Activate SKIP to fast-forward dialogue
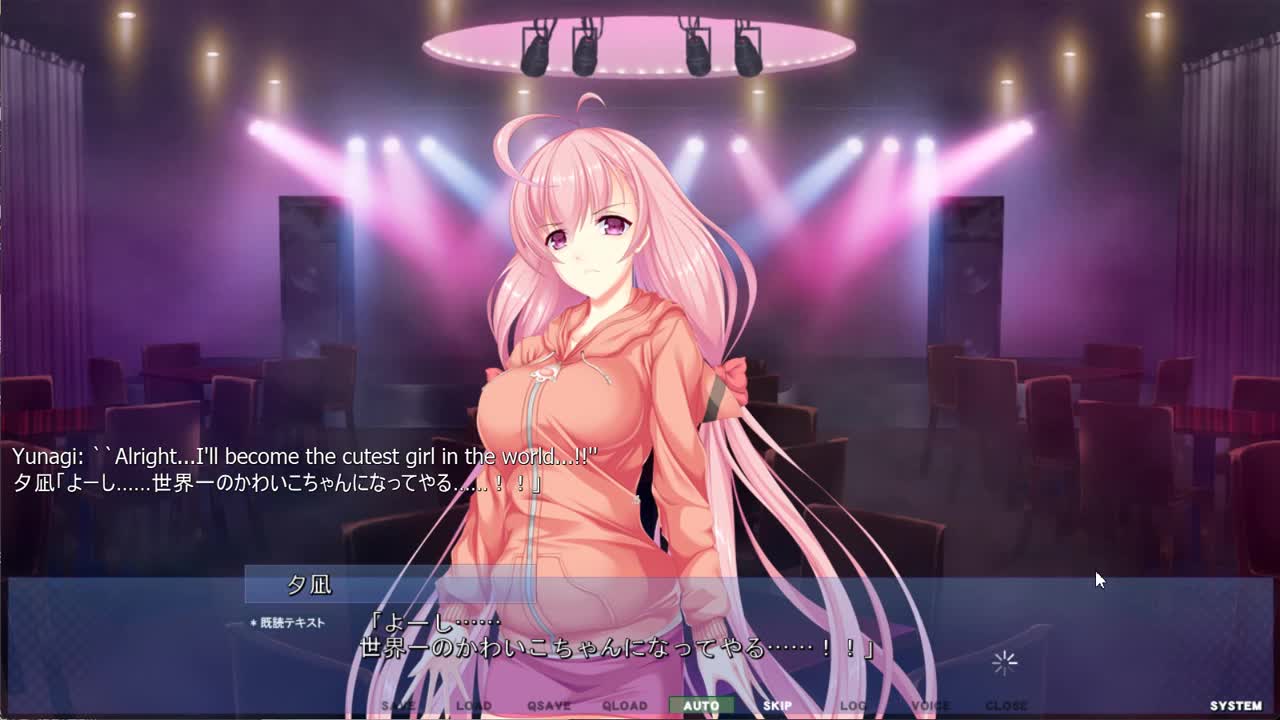The width and height of the screenshot is (1280, 720). [x=777, y=706]
